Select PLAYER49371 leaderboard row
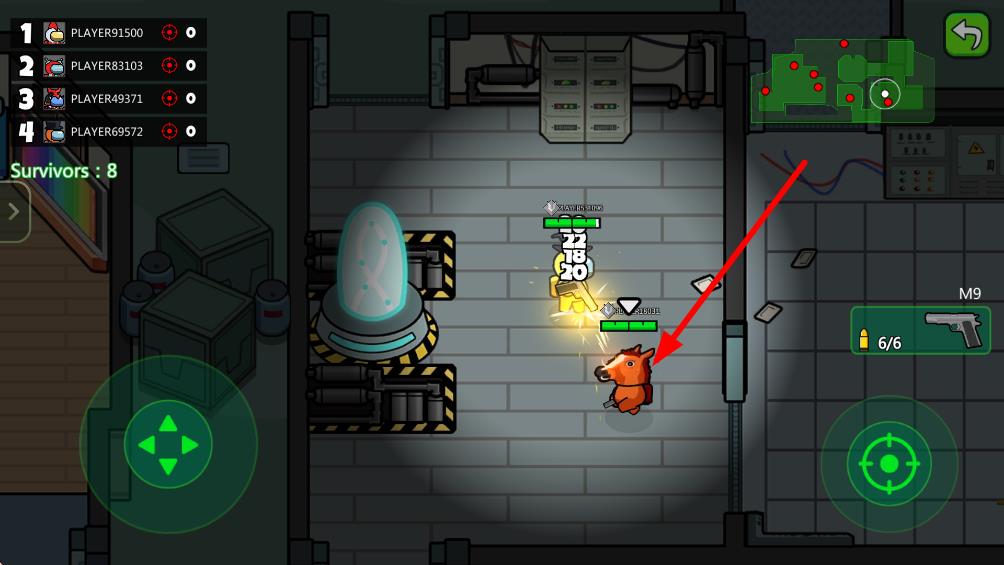The width and height of the screenshot is (1004, 565). 108,98
